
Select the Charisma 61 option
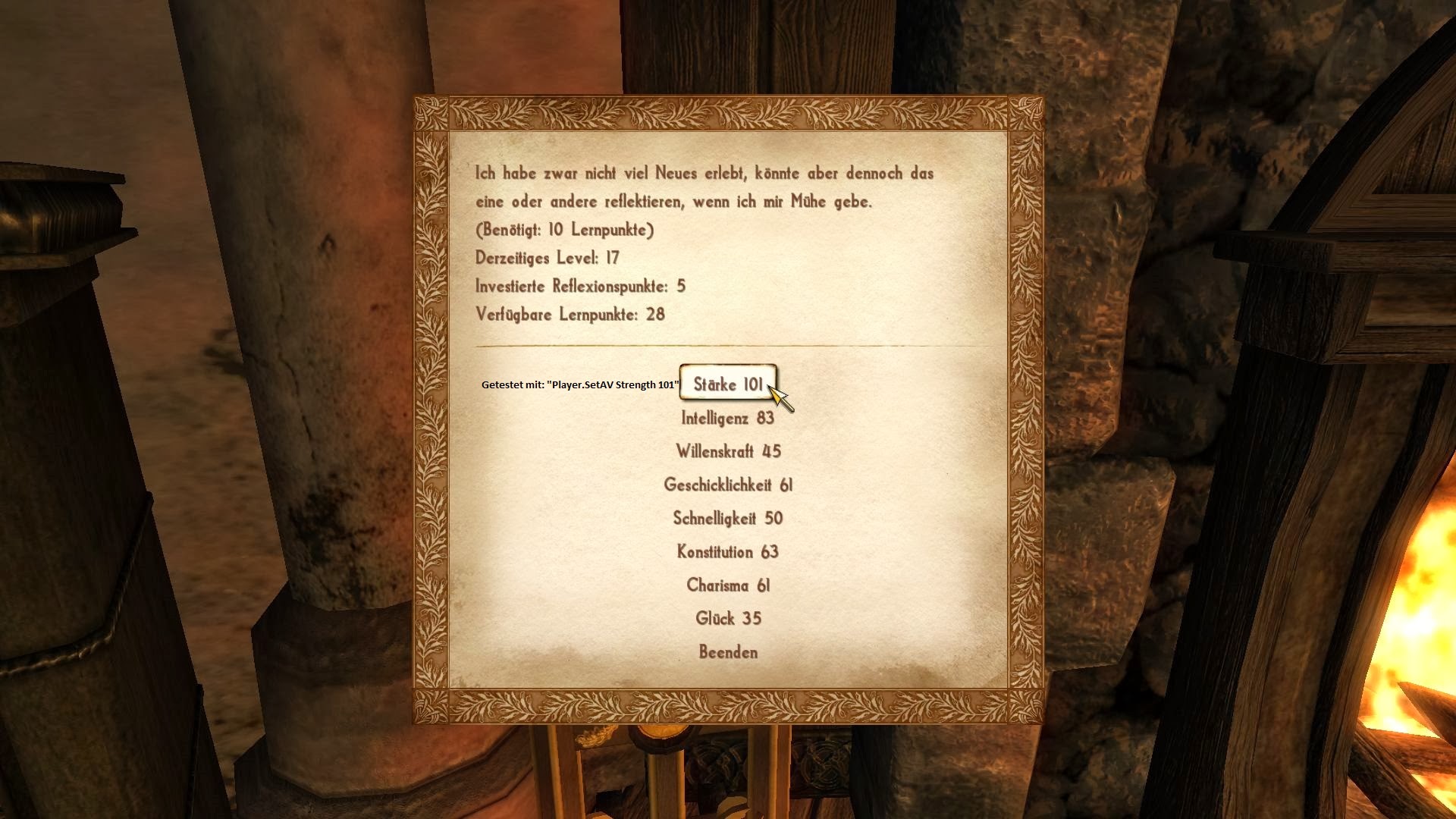728,585
